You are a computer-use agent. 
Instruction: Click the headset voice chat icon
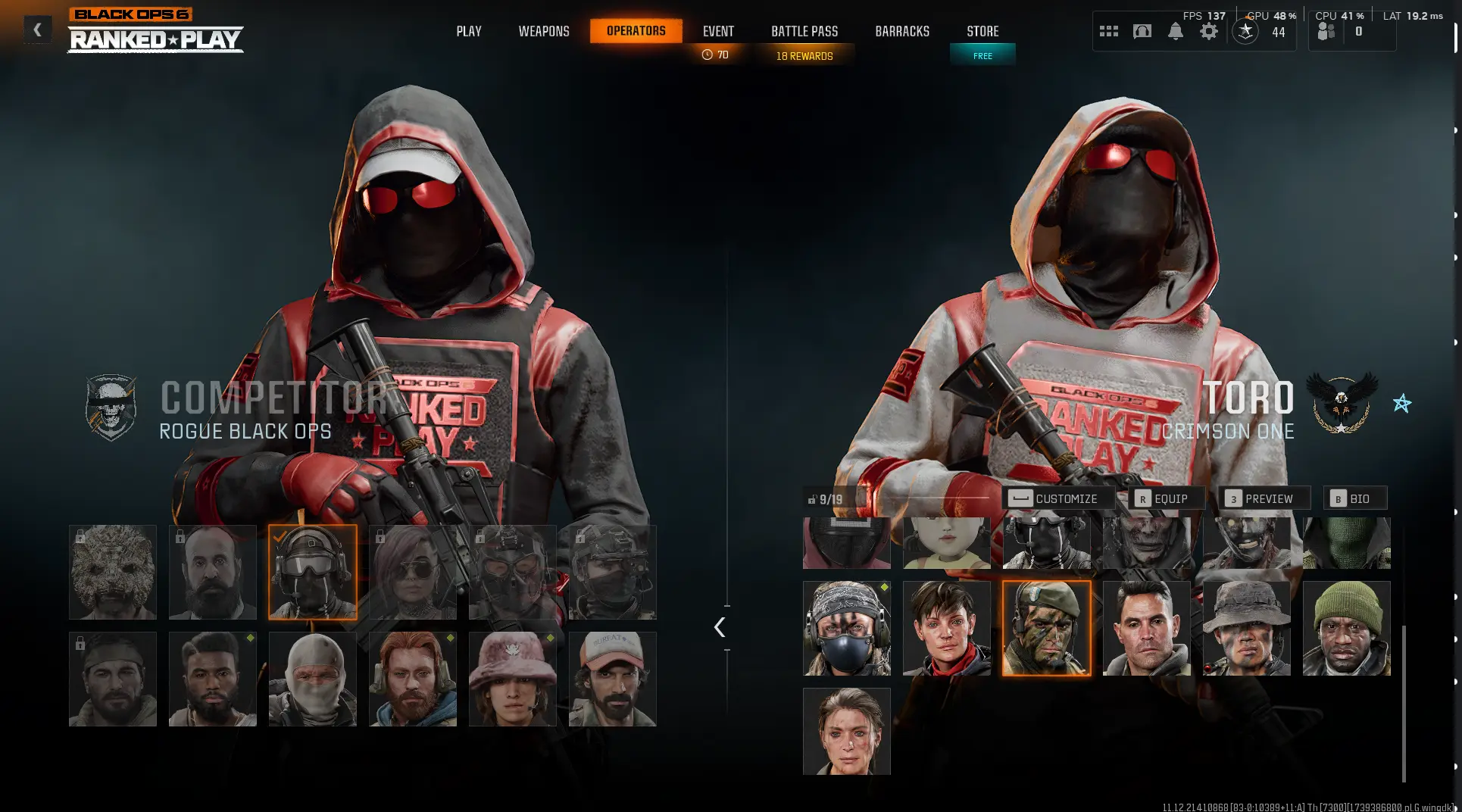coord(1142,31)
